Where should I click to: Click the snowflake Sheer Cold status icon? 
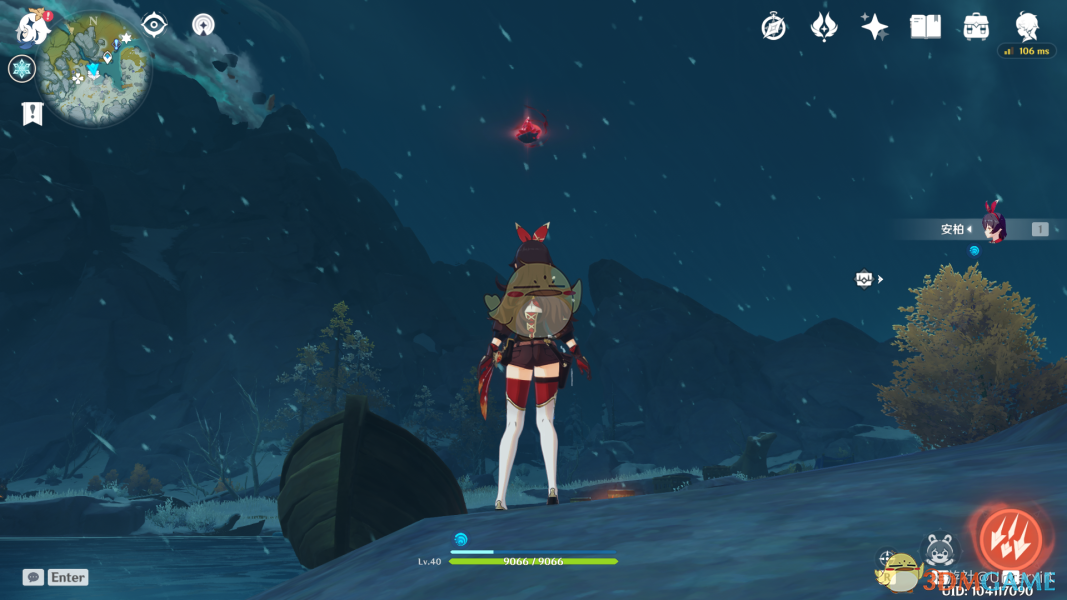point(22,69)
